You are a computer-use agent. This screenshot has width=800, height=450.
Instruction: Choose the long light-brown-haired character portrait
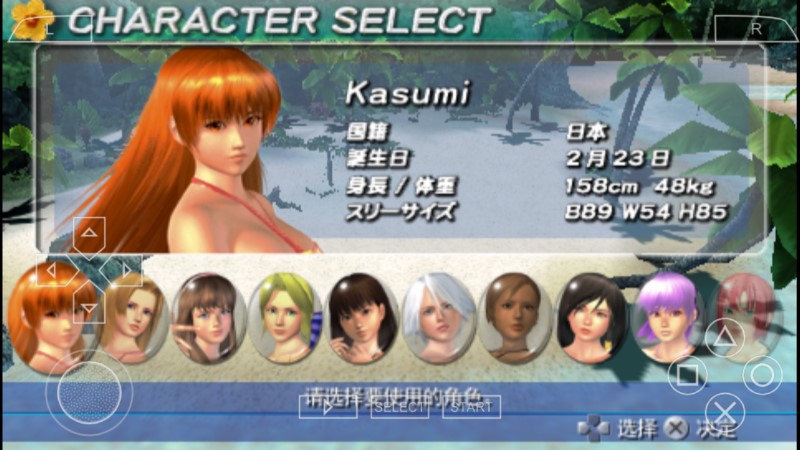tap(132, 318)
